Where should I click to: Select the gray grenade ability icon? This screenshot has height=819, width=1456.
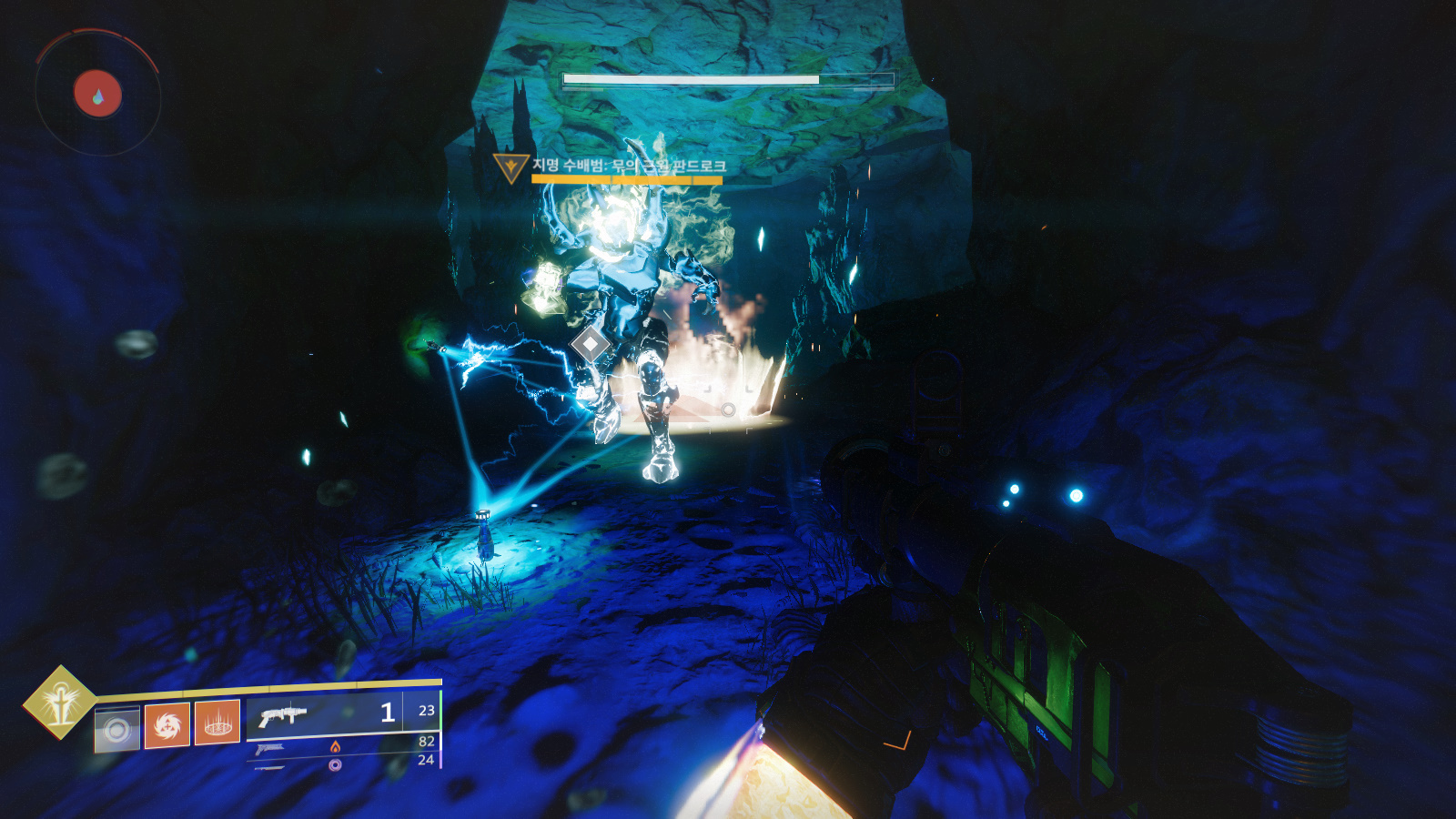click(117, 730)
